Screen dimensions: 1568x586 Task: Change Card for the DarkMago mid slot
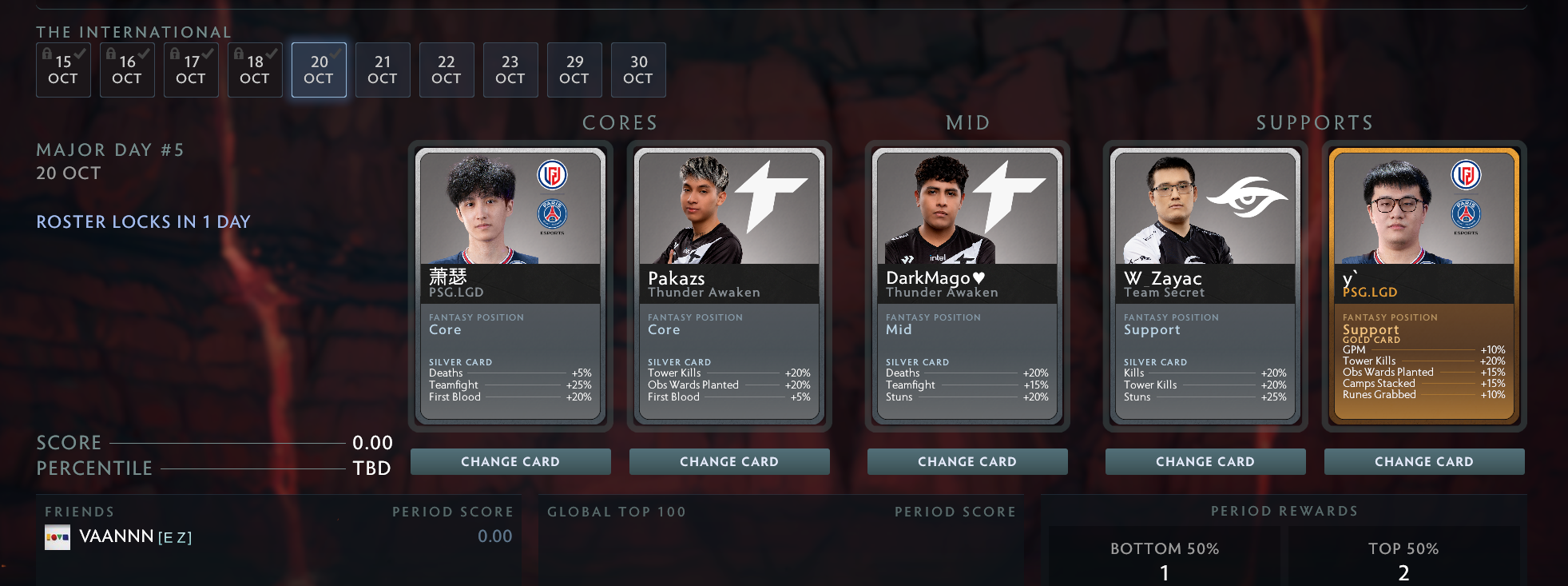[967, 461]
